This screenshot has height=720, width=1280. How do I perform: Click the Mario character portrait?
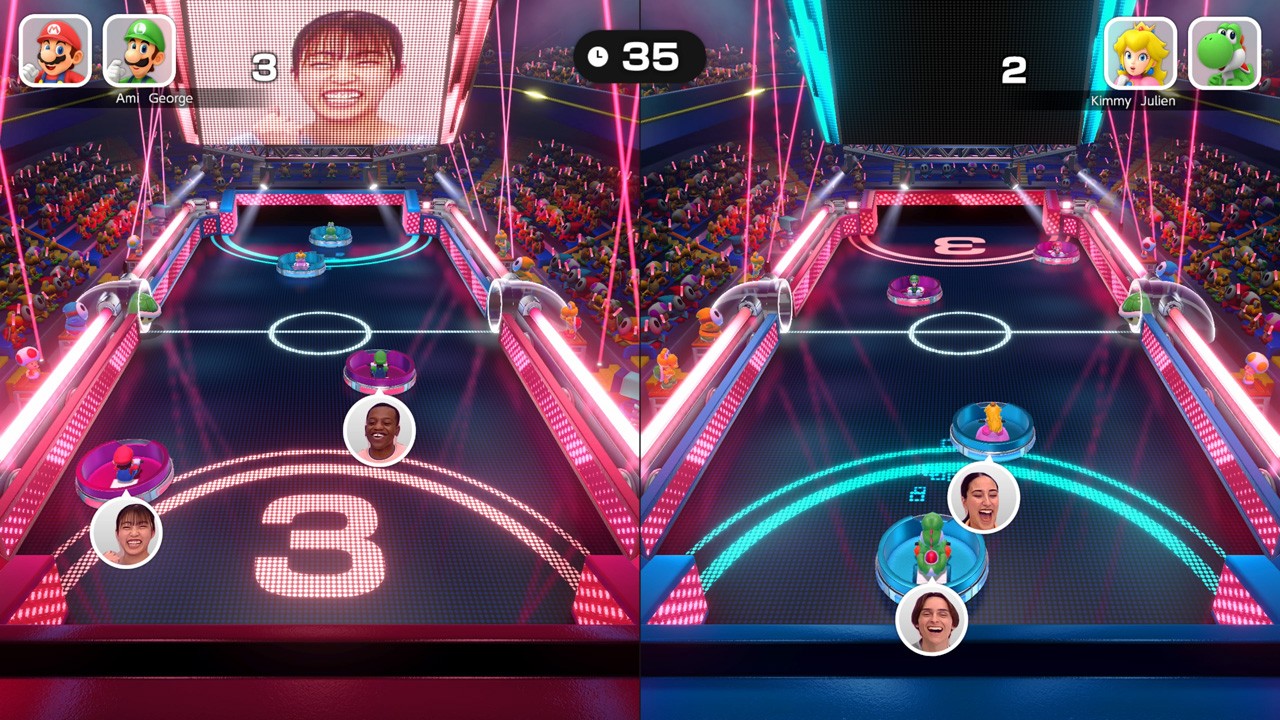pyautogui.click(x=55, y=51)
